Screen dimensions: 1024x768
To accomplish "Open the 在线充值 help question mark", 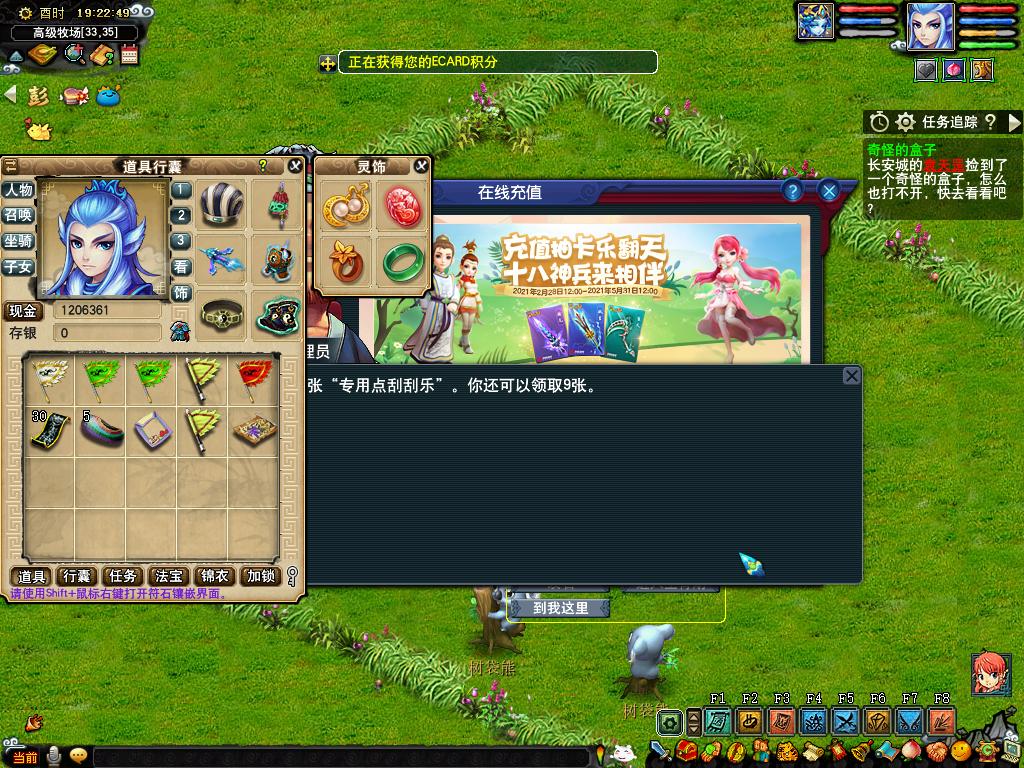I will click(792, 191).
